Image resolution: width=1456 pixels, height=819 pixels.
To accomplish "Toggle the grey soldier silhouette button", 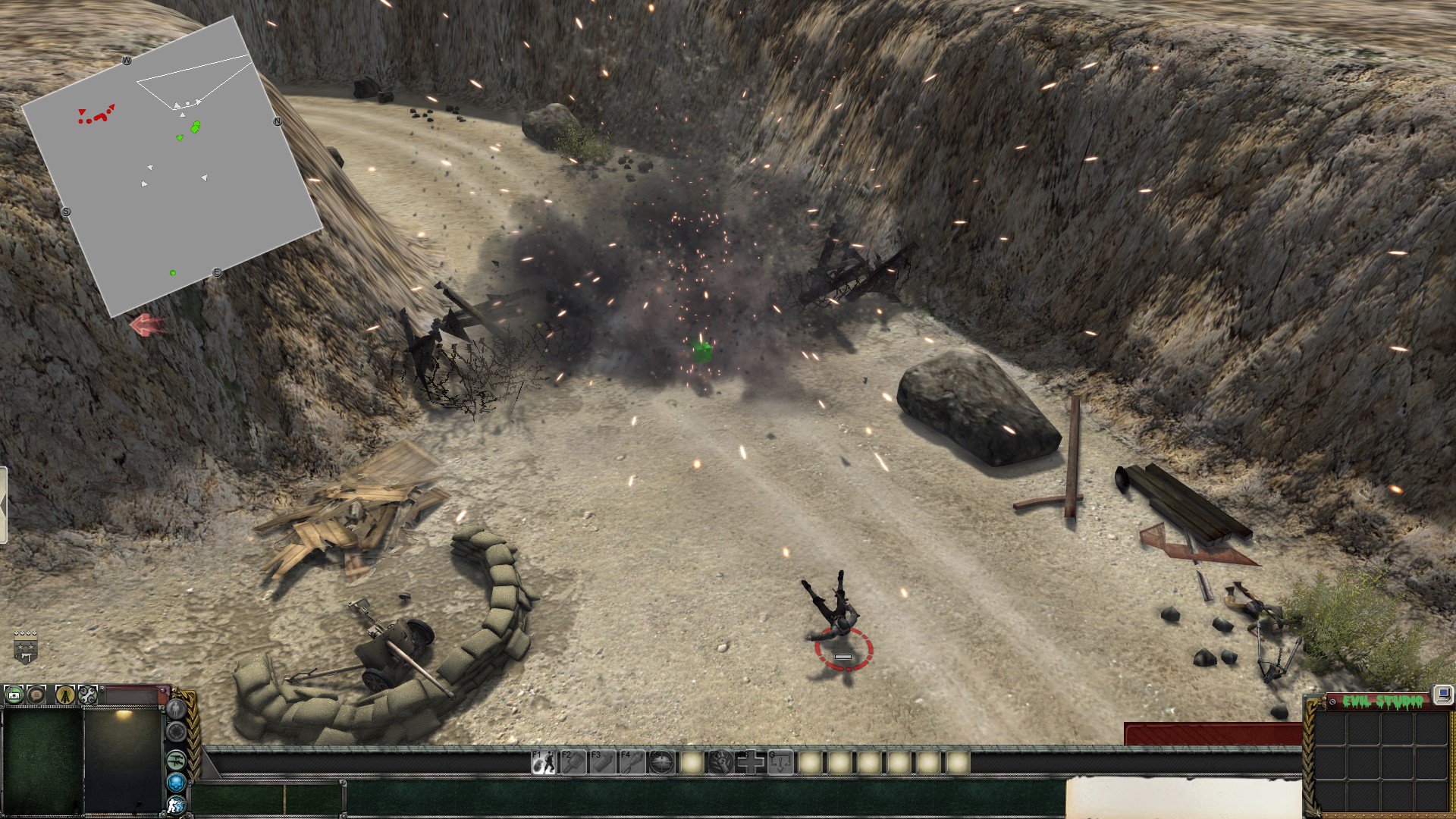I will click(x=176, y=709).
